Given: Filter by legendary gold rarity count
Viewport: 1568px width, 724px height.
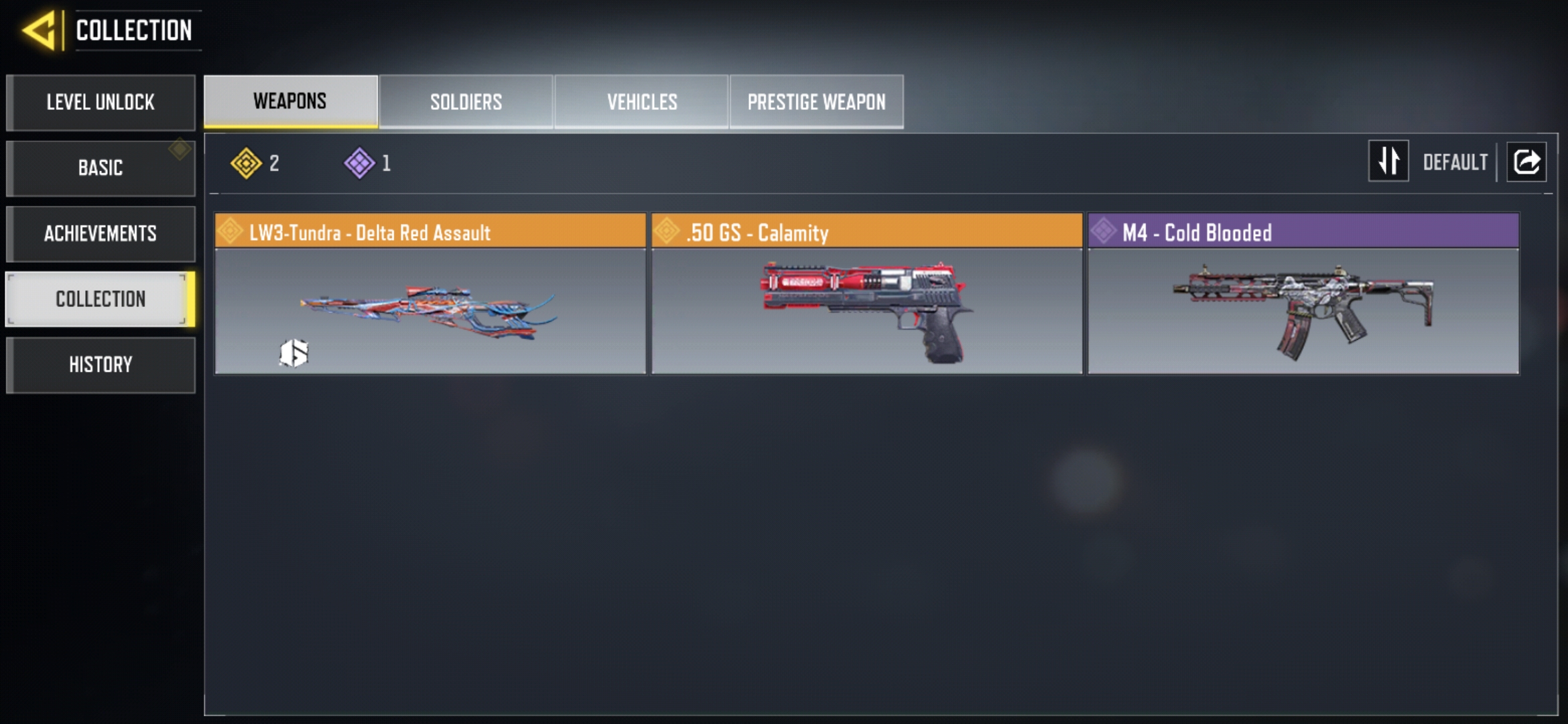Looking at the screenshot, I should [255, 163].
